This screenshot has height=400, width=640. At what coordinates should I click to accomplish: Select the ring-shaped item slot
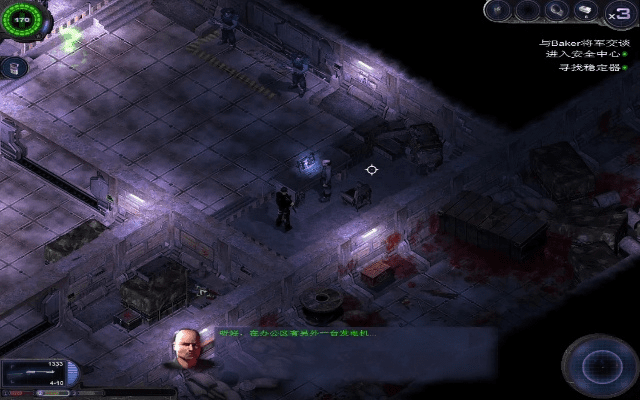[555, 11]
